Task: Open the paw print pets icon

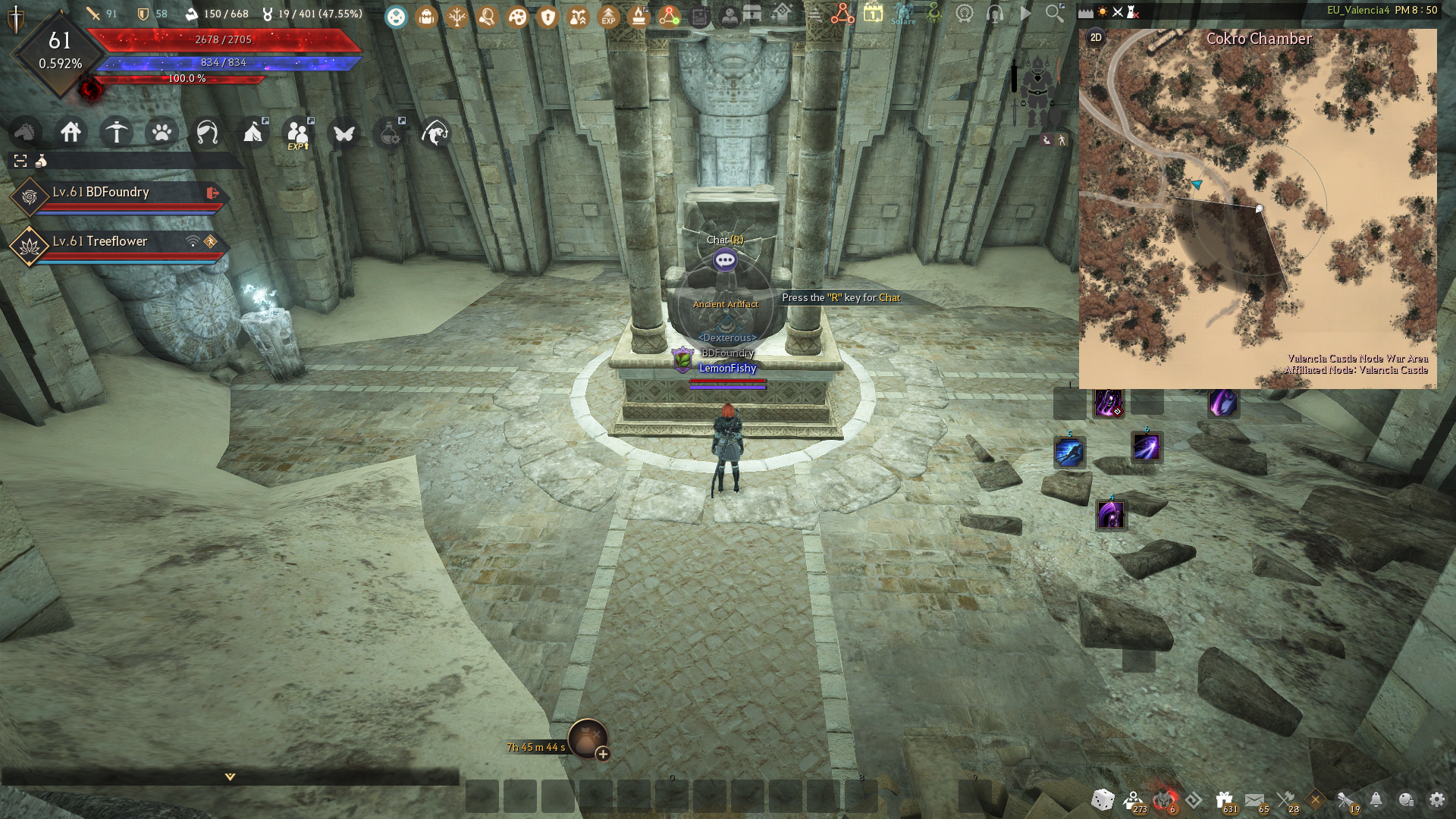Action: [x=162, y=133]
